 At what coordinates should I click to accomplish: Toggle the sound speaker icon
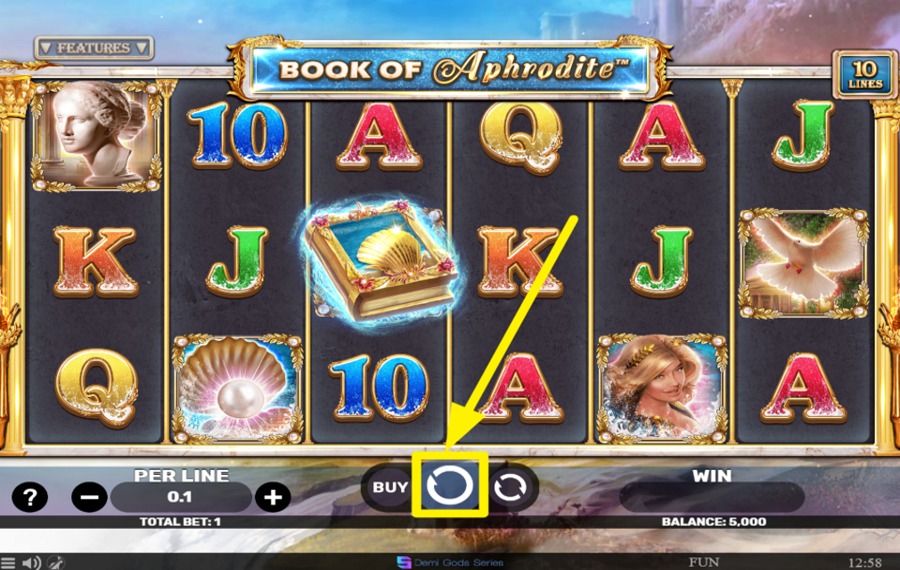coord(32,562)
